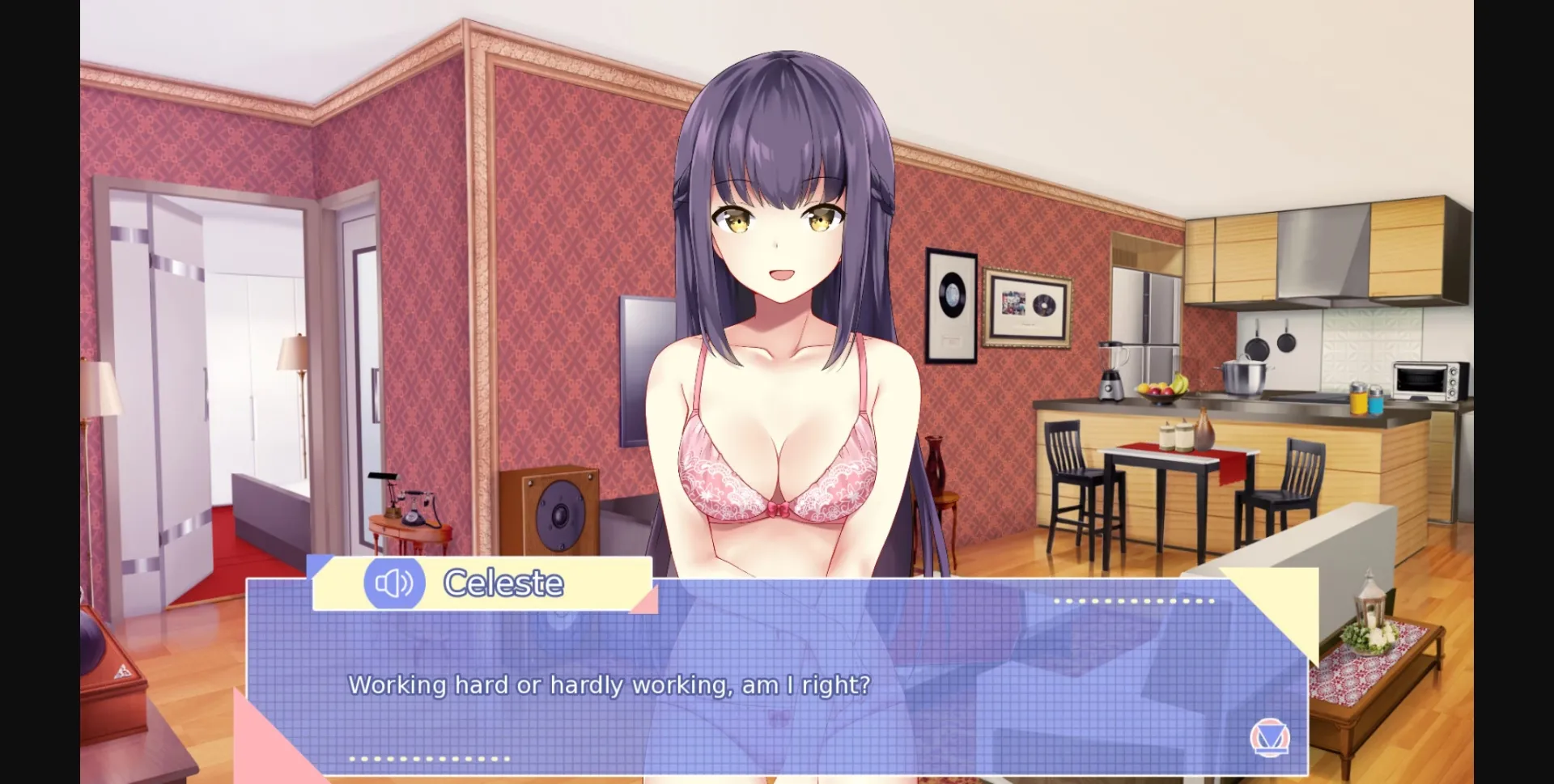Click the speaker icon to replay Celeste's voice line

394,583
